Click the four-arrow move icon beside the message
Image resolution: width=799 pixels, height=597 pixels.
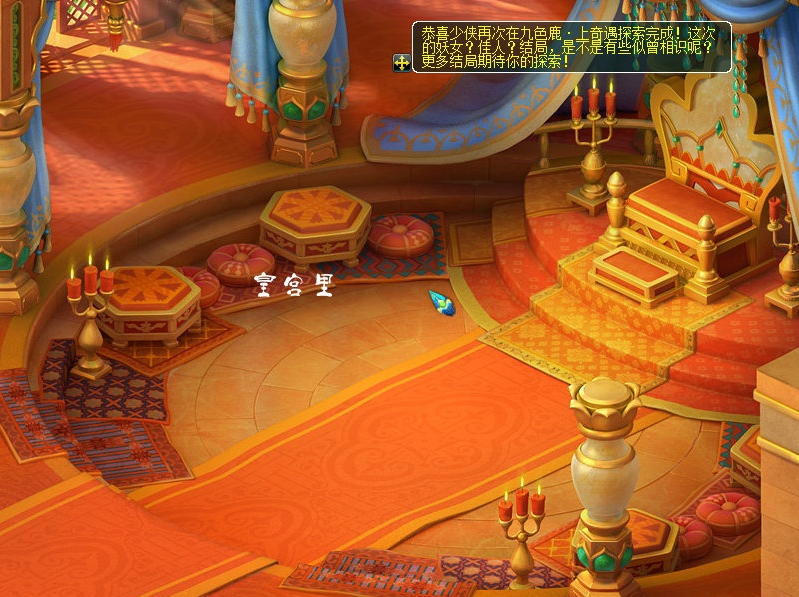click(x=401, y=62)
